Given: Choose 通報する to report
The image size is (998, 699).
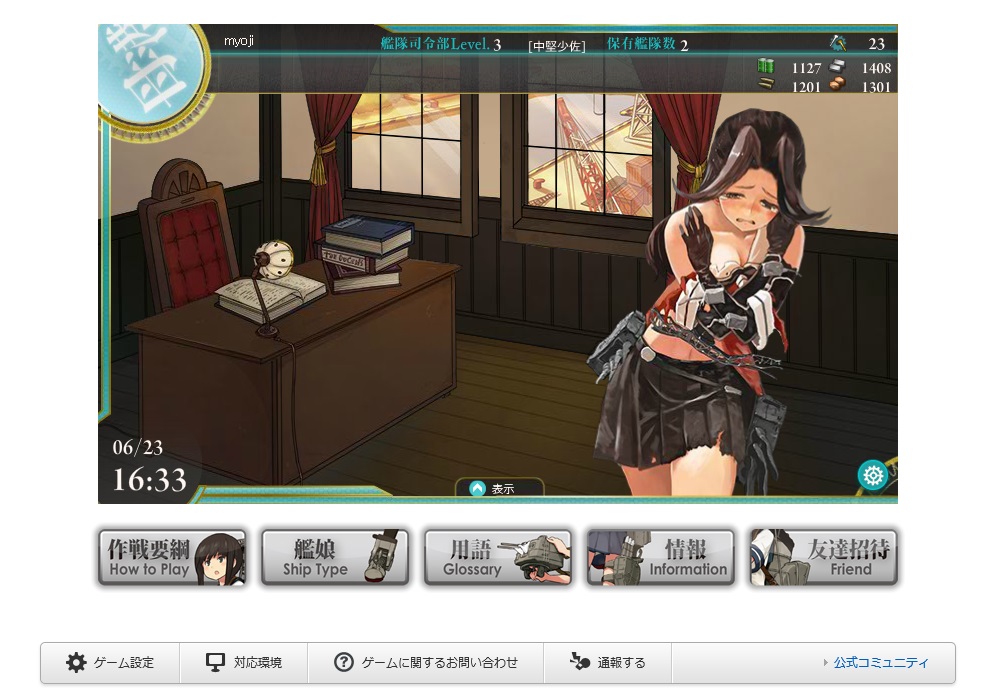Looking at the screenshot, I should pyautogui.click(x=608, y=663).
